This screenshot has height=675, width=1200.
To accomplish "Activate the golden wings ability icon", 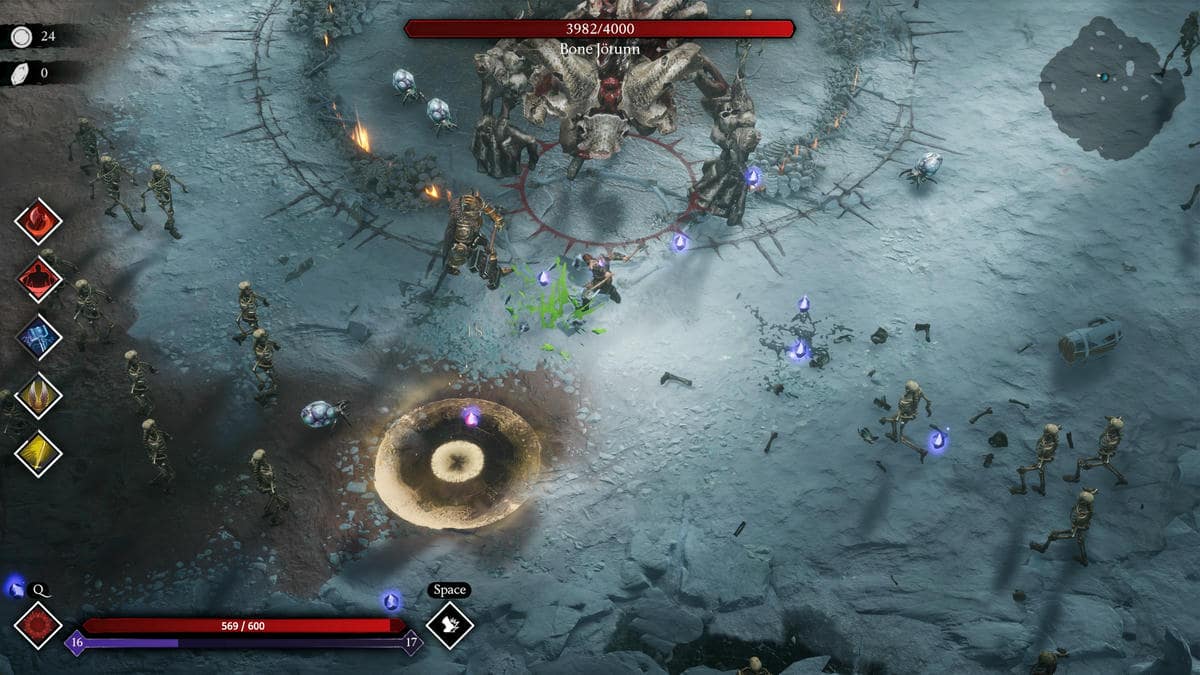I will point(39,395).
